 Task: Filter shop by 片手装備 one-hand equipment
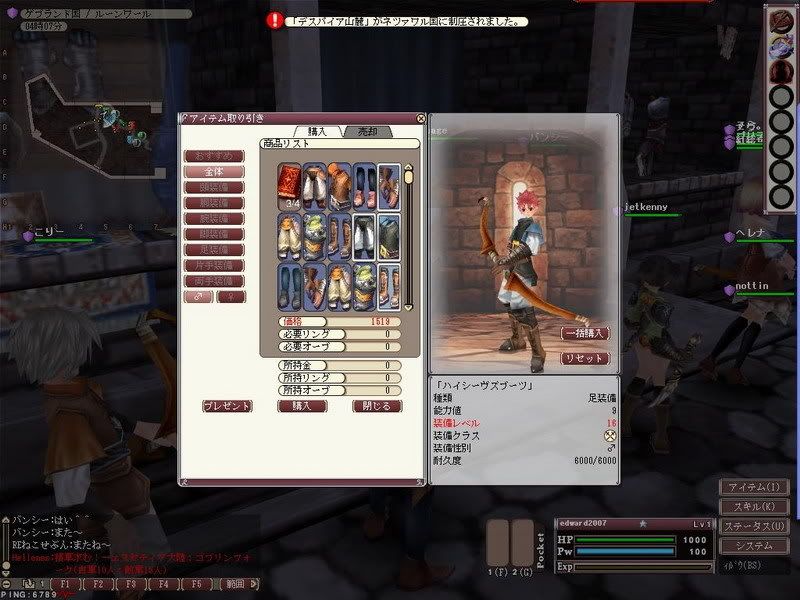click(215, 265)
